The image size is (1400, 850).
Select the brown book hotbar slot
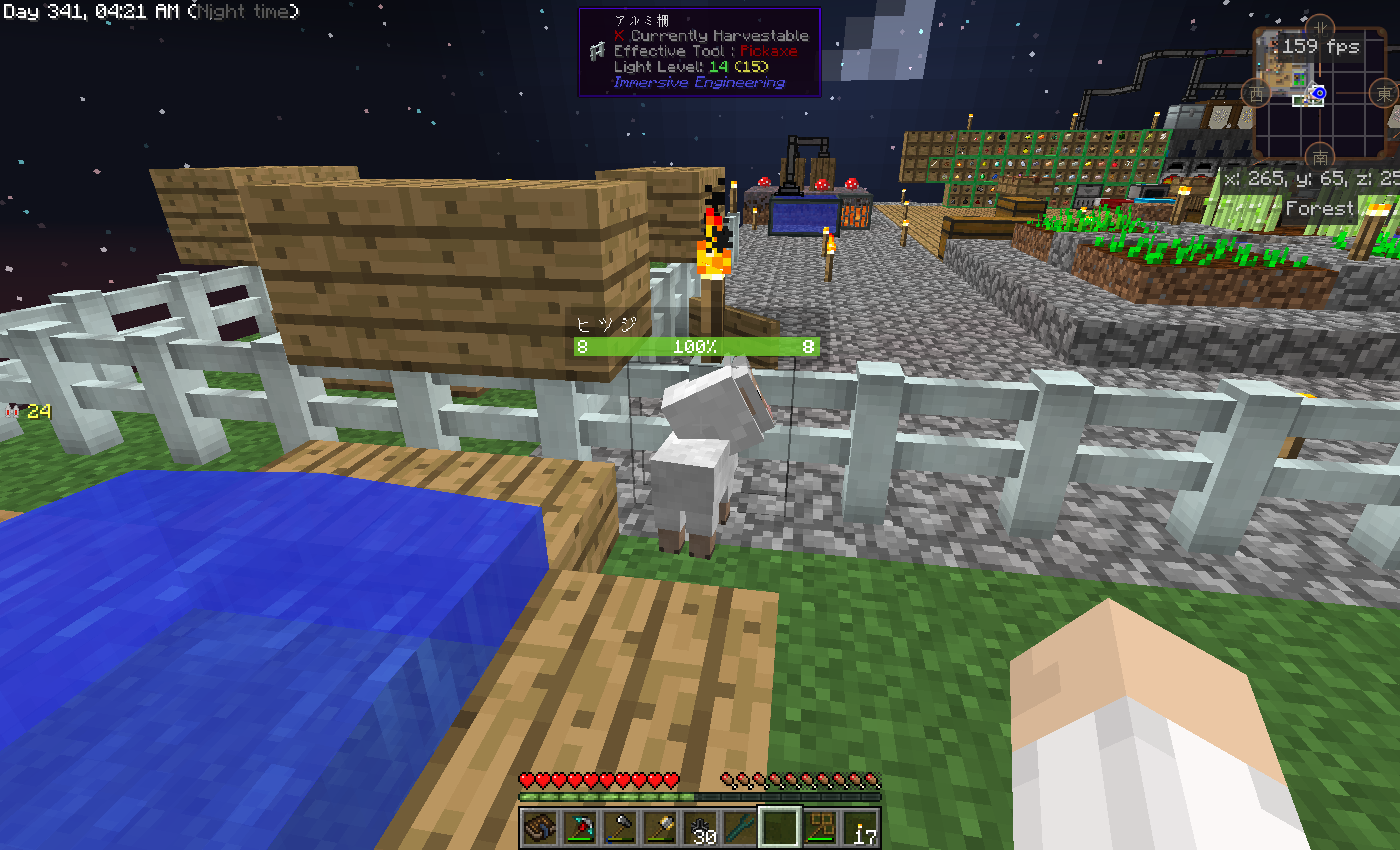pyautogui.click(x=541, y=828)
